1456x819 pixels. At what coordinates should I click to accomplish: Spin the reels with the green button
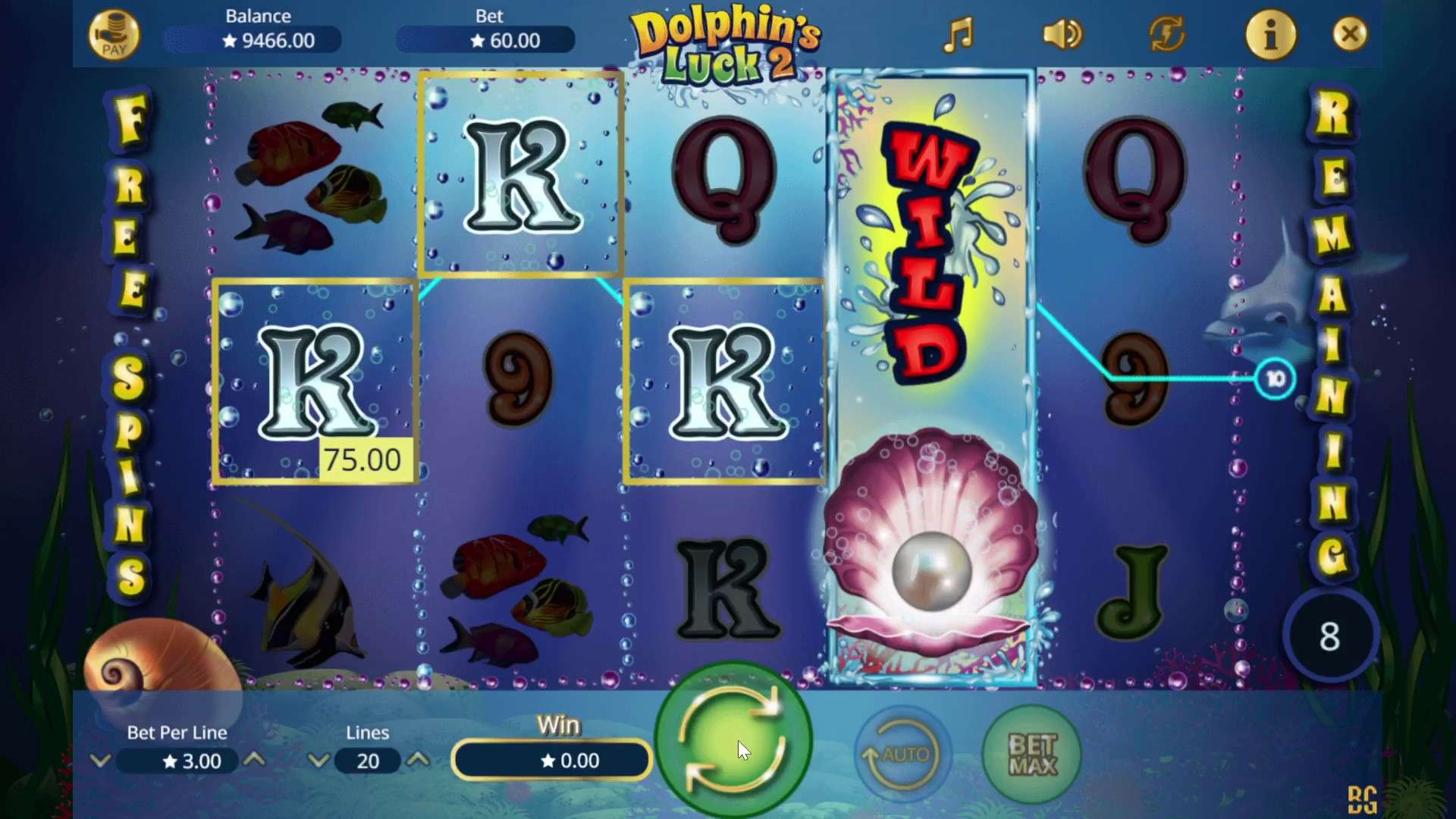[x=733, y=740]
